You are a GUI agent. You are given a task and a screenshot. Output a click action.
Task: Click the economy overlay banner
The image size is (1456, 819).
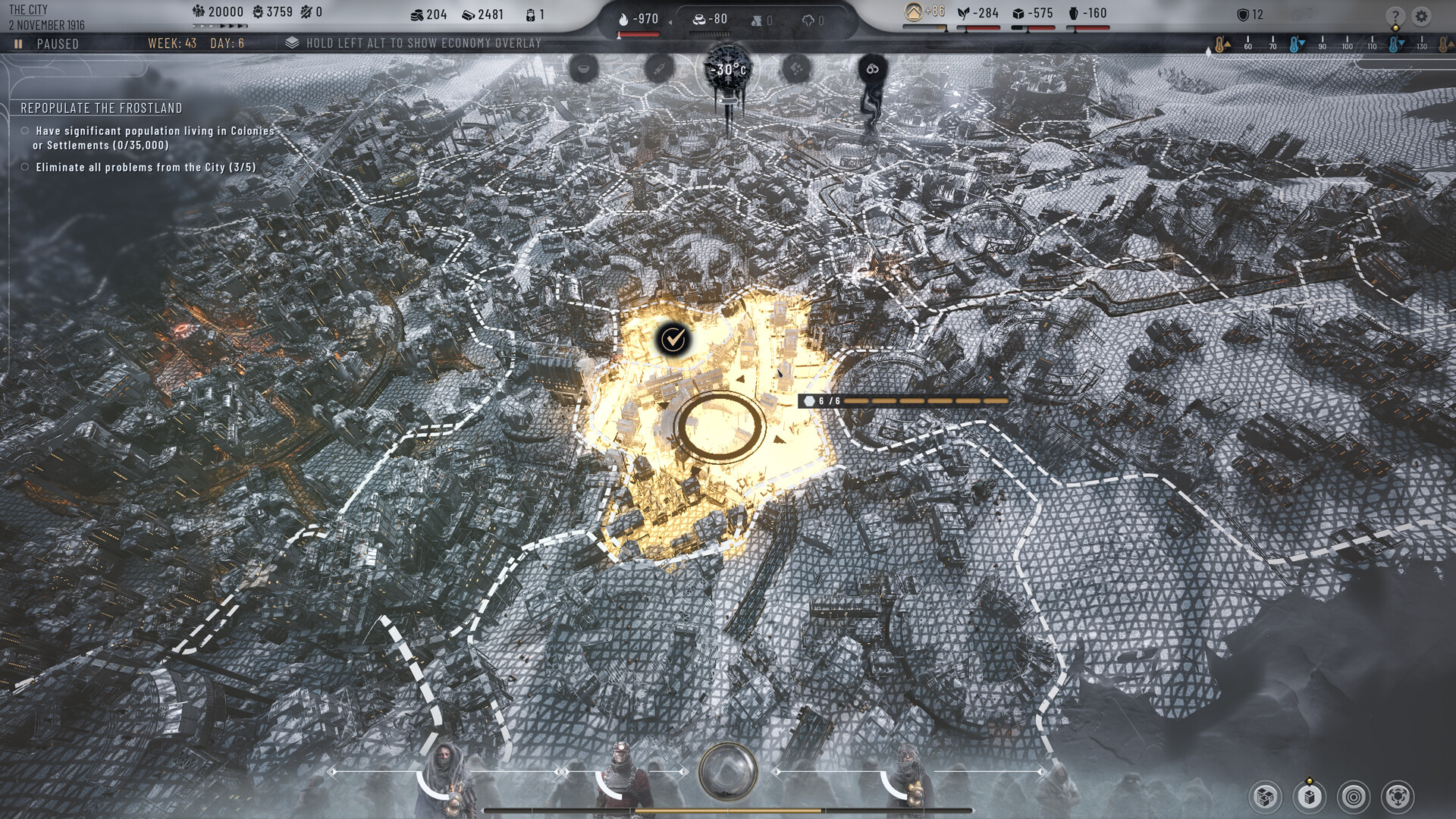click(416, 44)
